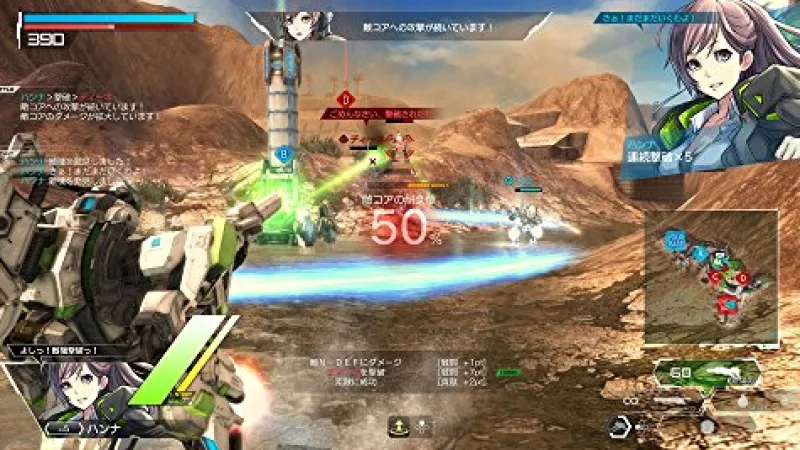This screenshot has height=450, width=800.
Task: Select red plant D marker on minimap
Action: pyautogui.click(x=741, y=276)
